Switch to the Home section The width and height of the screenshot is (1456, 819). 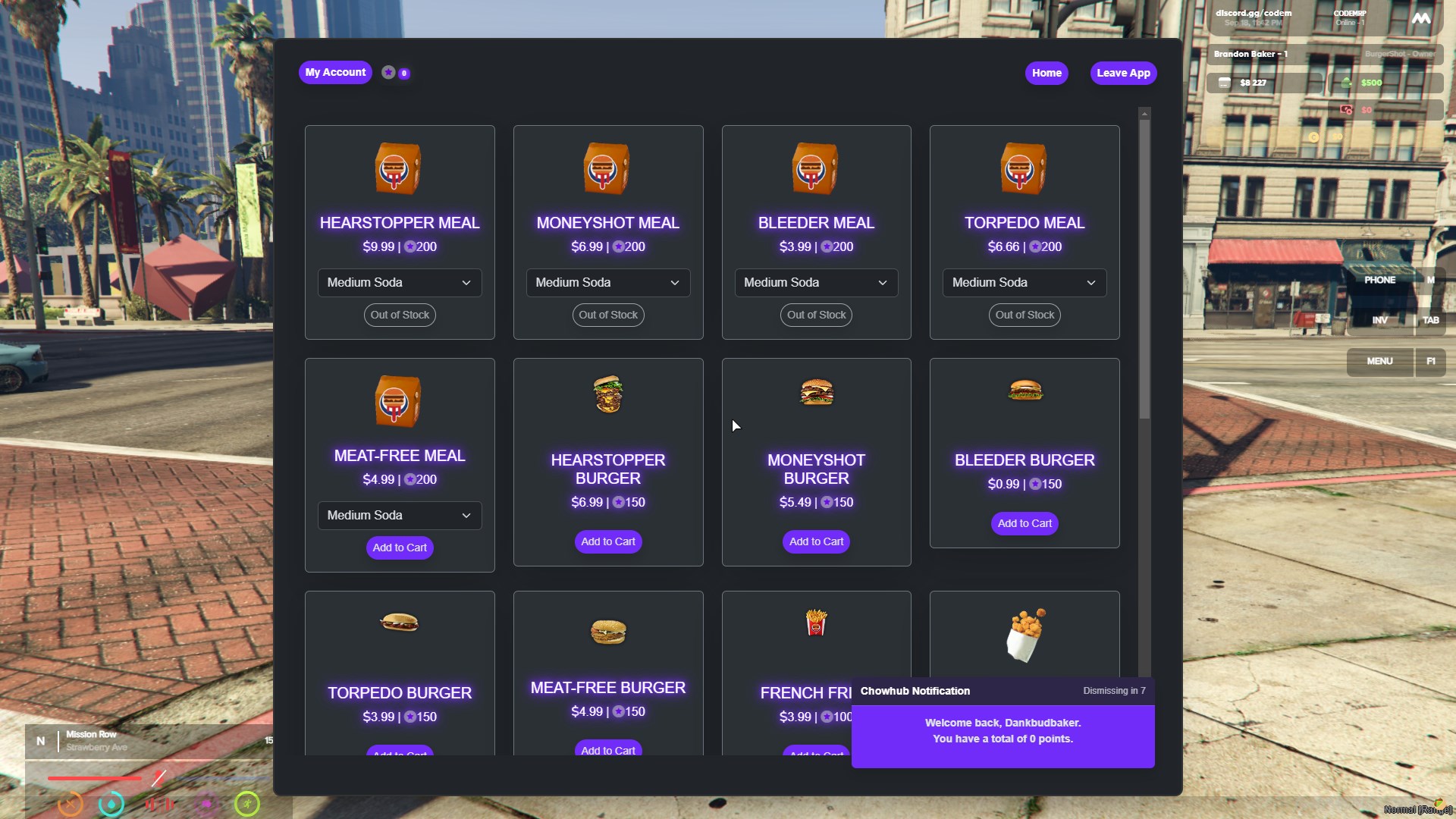click(1046, 73)
